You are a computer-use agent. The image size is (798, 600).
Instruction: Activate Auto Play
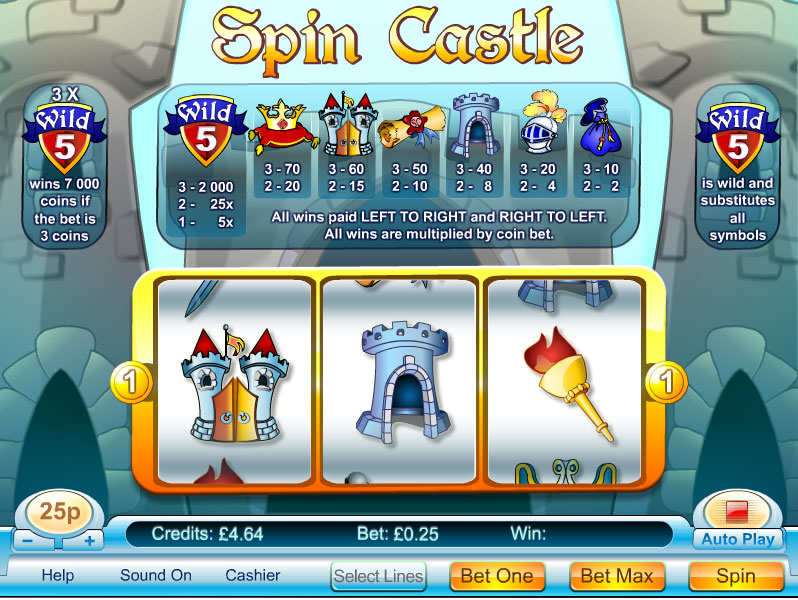[738, 539]
